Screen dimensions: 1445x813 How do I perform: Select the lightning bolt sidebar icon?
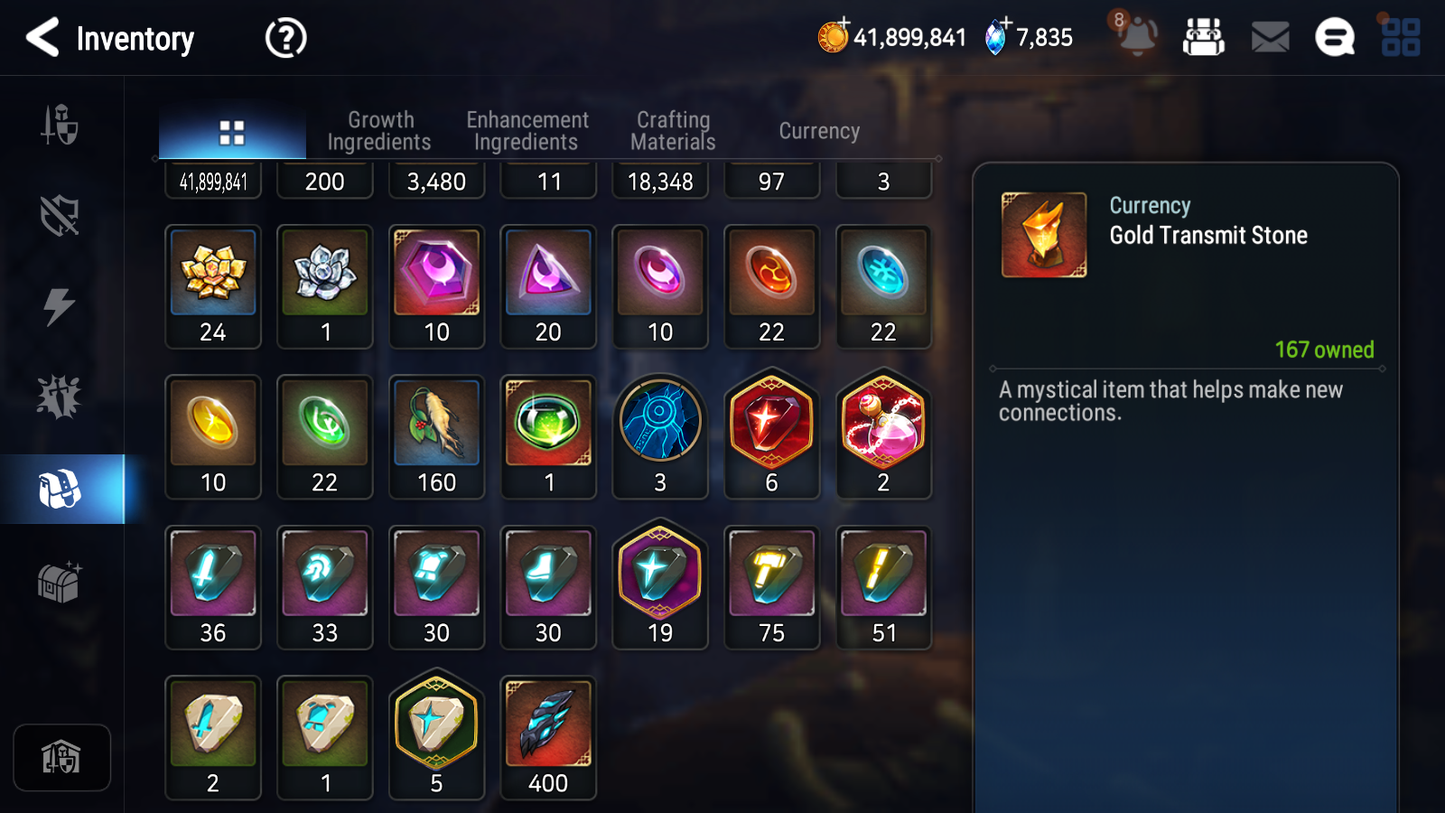tap(60, 305)
